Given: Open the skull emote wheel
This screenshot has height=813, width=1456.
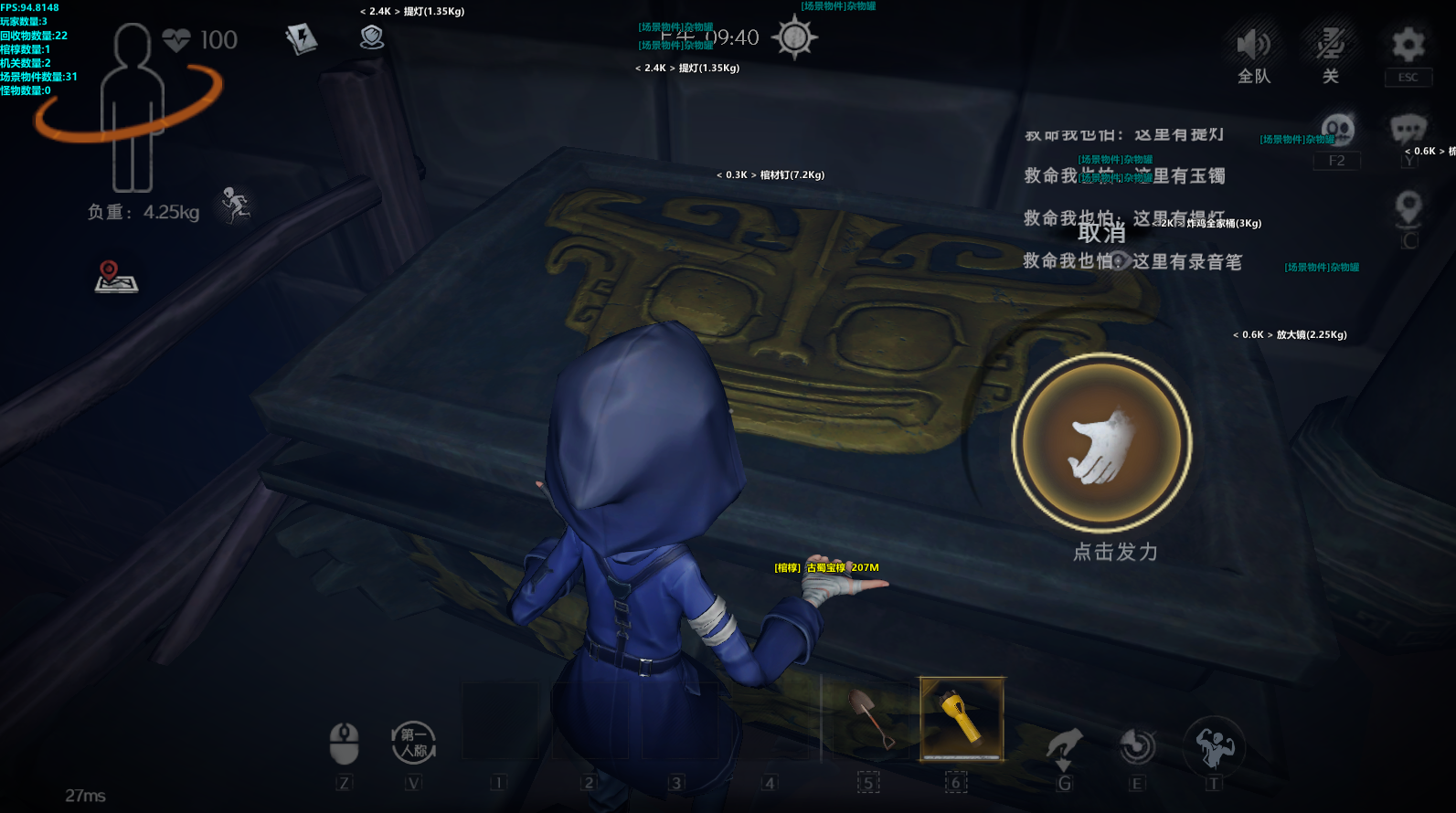Looking at the screenshot, I should tap(1337, 130).
